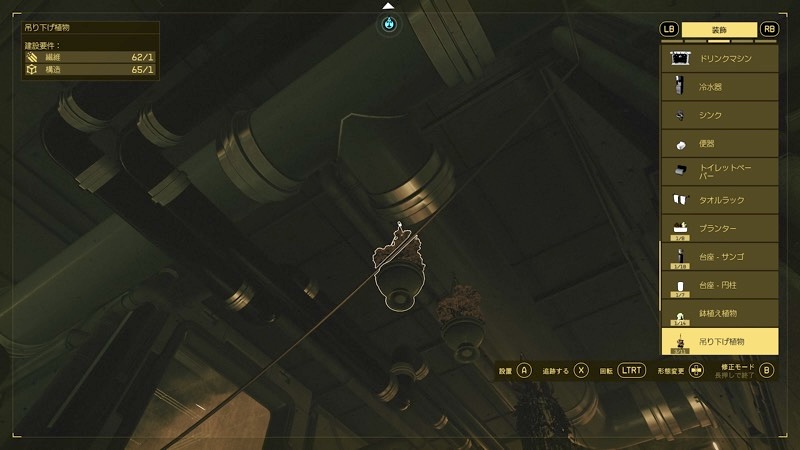Image resolution: width=800 pixels, height=450 pixels.
Task: Pick the シンク sink item
Action: point(719,116)
